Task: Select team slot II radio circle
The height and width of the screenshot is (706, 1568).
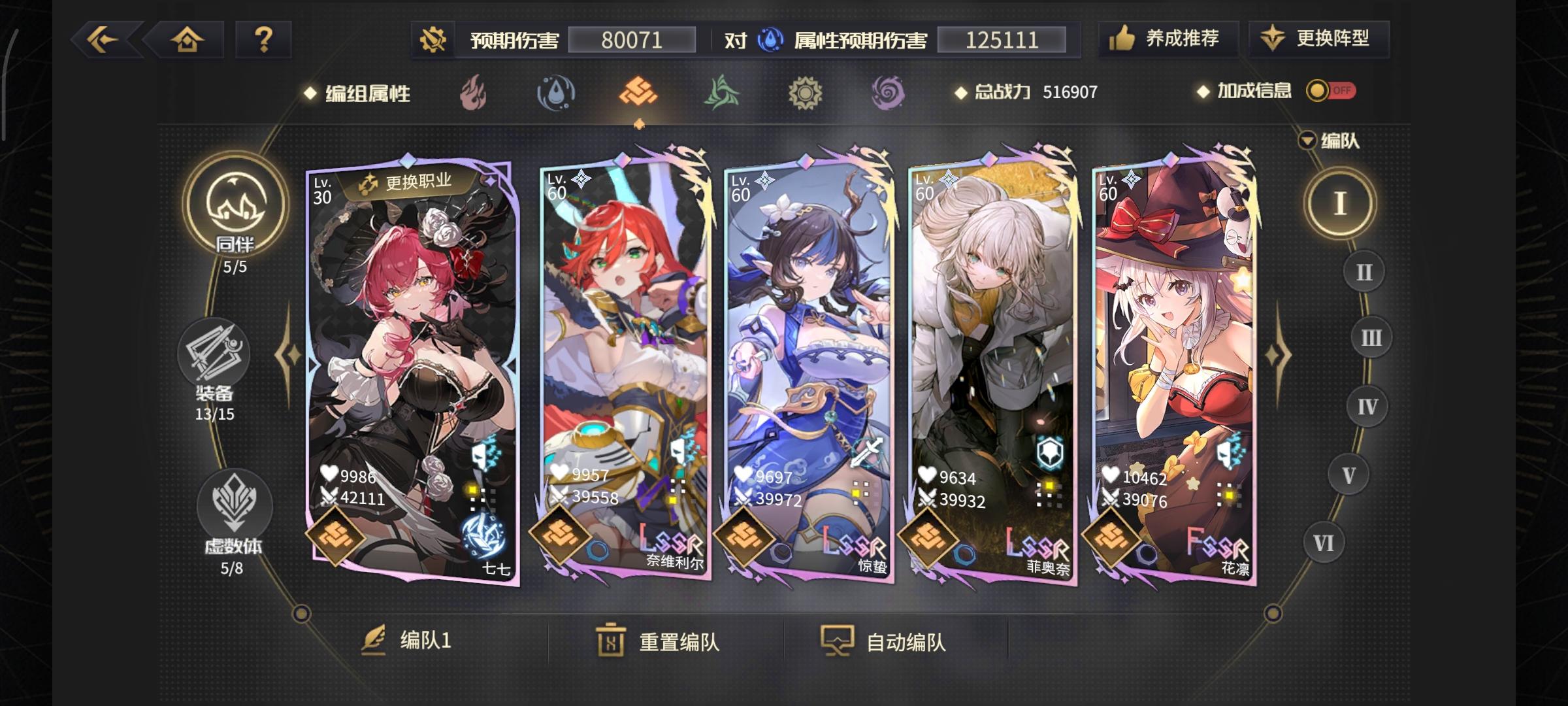Action: [1363, 271]
